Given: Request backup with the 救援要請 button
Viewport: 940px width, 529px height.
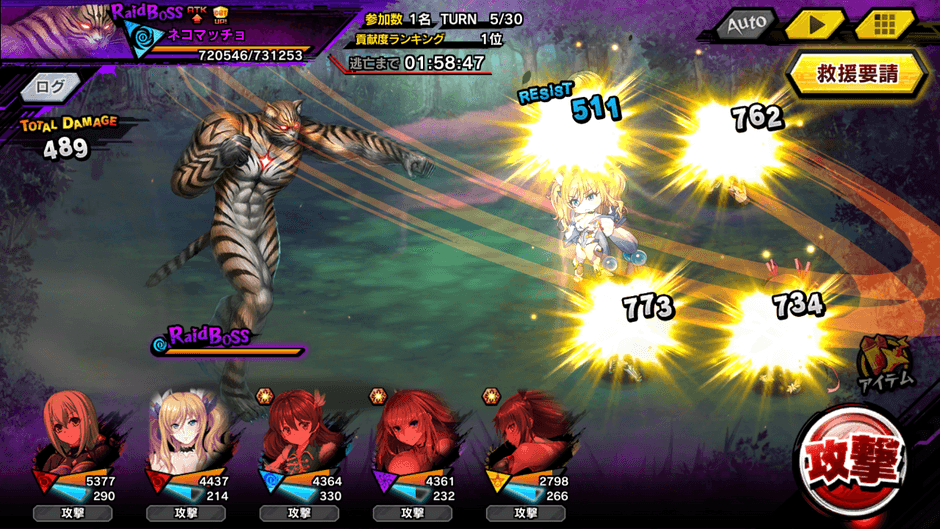Looking at the screenshot, I should [x=857, y=73].
